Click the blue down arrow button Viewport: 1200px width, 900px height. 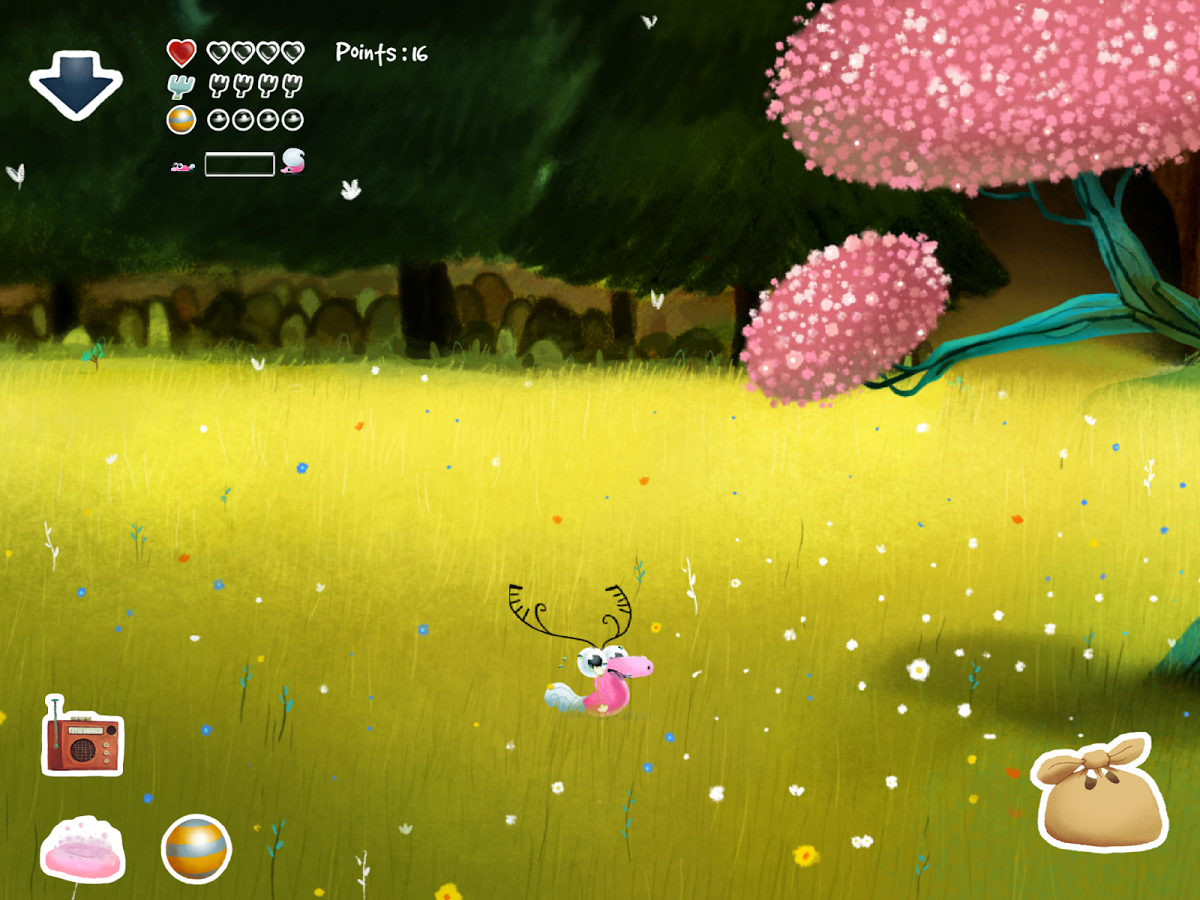point(75,84)
